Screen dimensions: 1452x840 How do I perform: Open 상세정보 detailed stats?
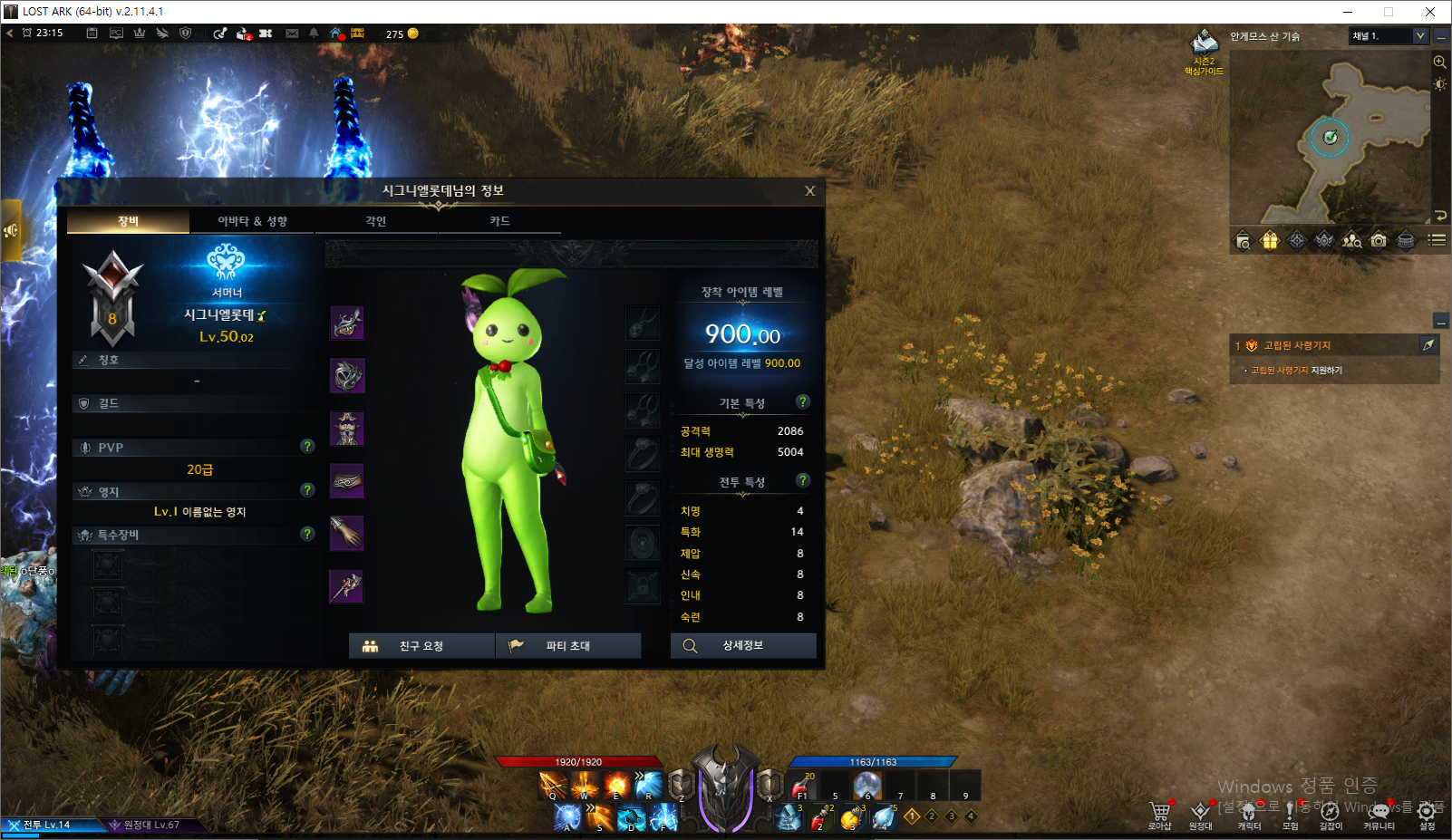pos(743,645)
